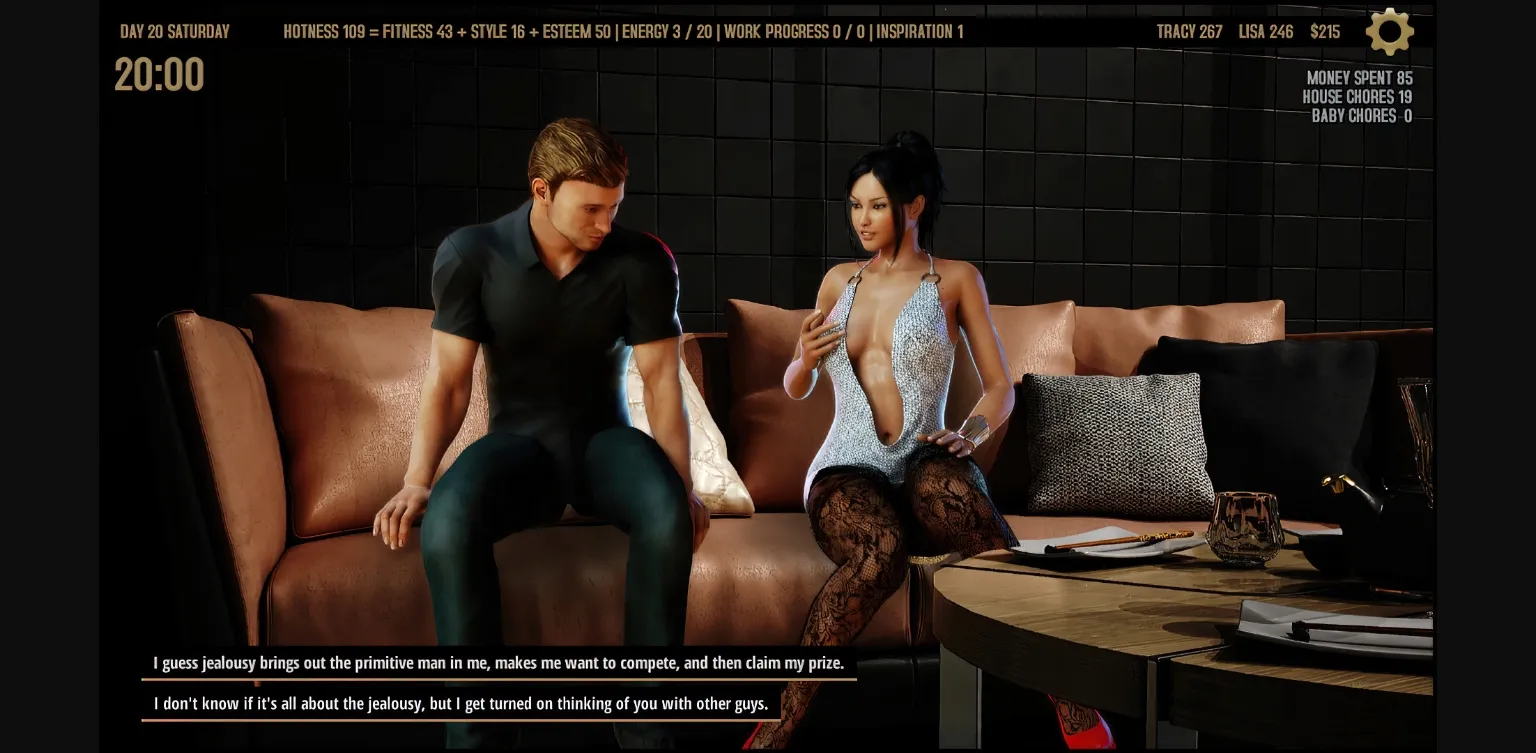Open the Work Progress 0 / 0 tracker
The width and height of the screenshot is (1536, 753).
click(x=795, y=31)
